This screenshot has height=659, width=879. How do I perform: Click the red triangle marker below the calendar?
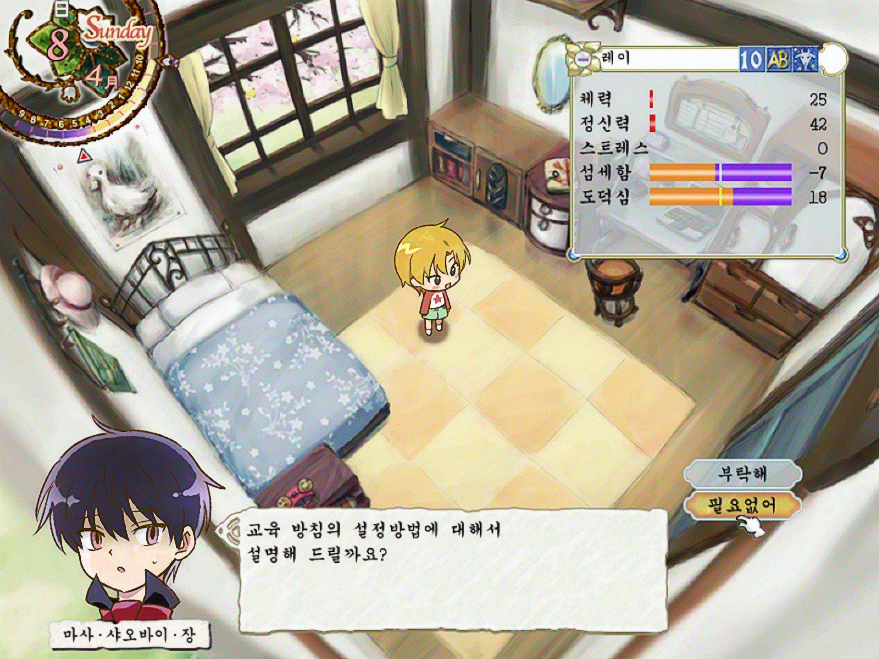(x=83, y=157)
